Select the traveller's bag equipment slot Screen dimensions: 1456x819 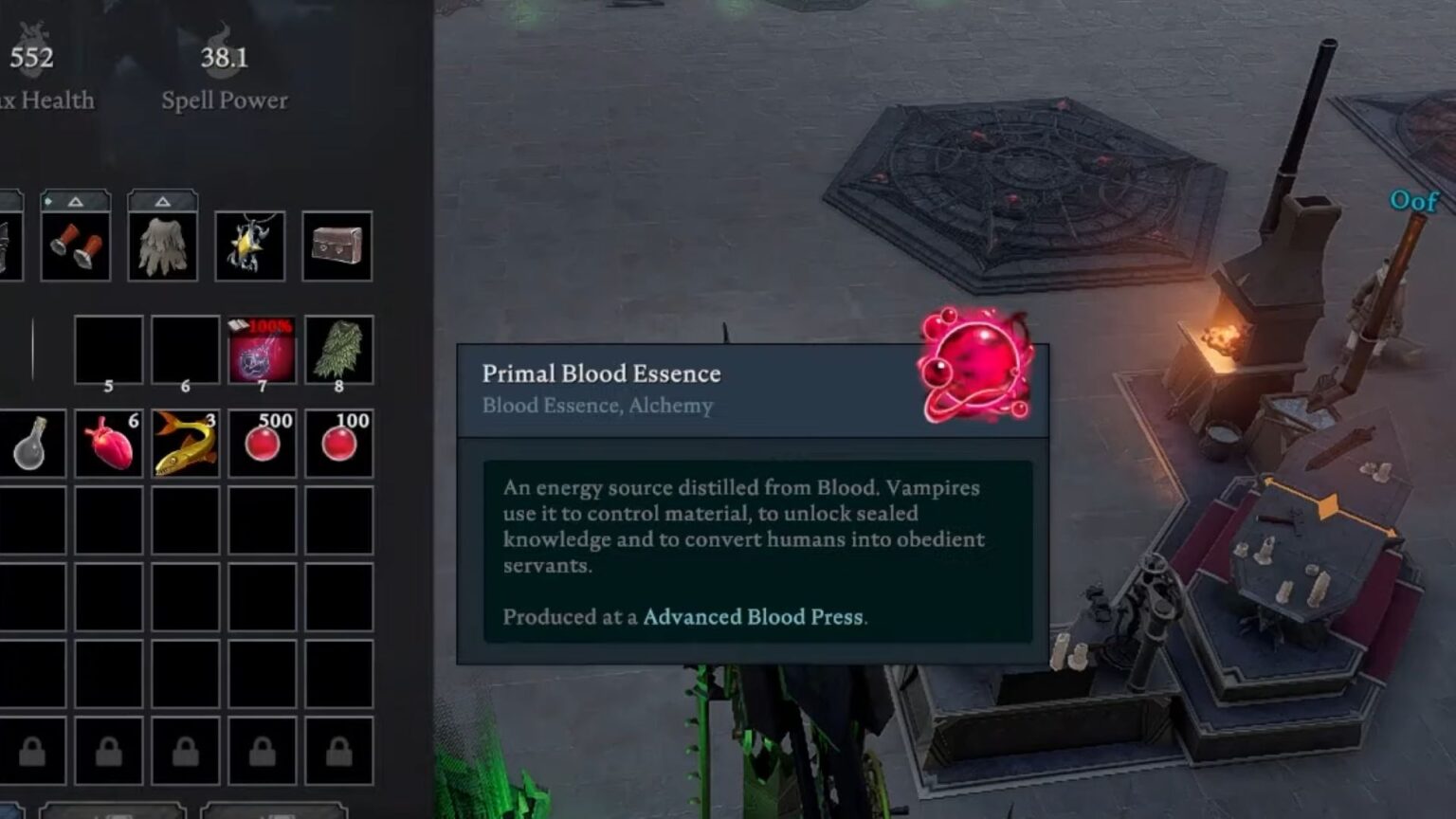tap(337, 246)
